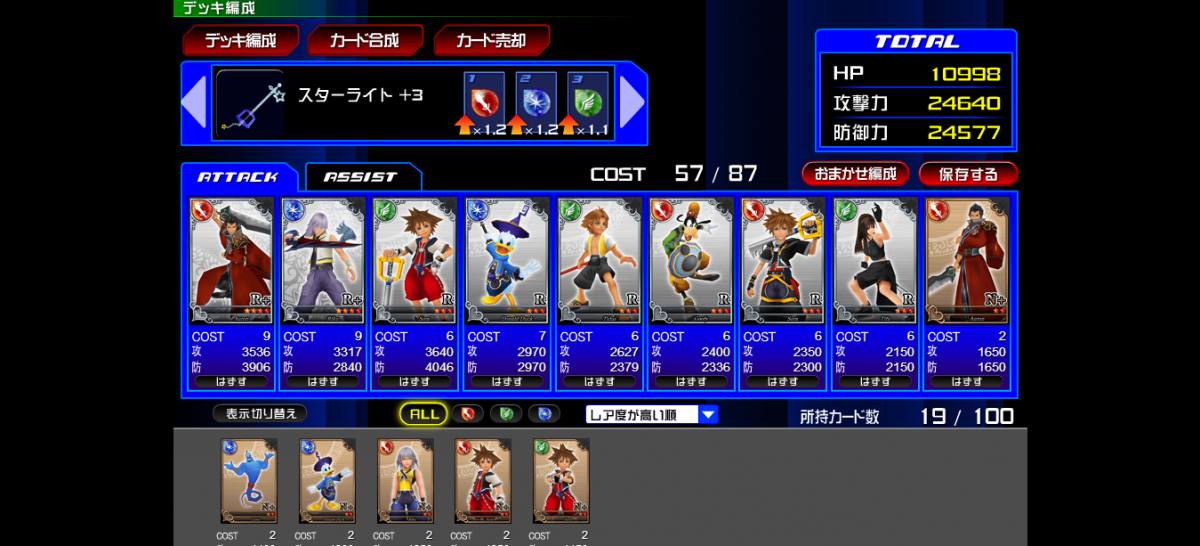Choose the ALL card filter
The image size is (1200, 546).
[x=424, y=414]
